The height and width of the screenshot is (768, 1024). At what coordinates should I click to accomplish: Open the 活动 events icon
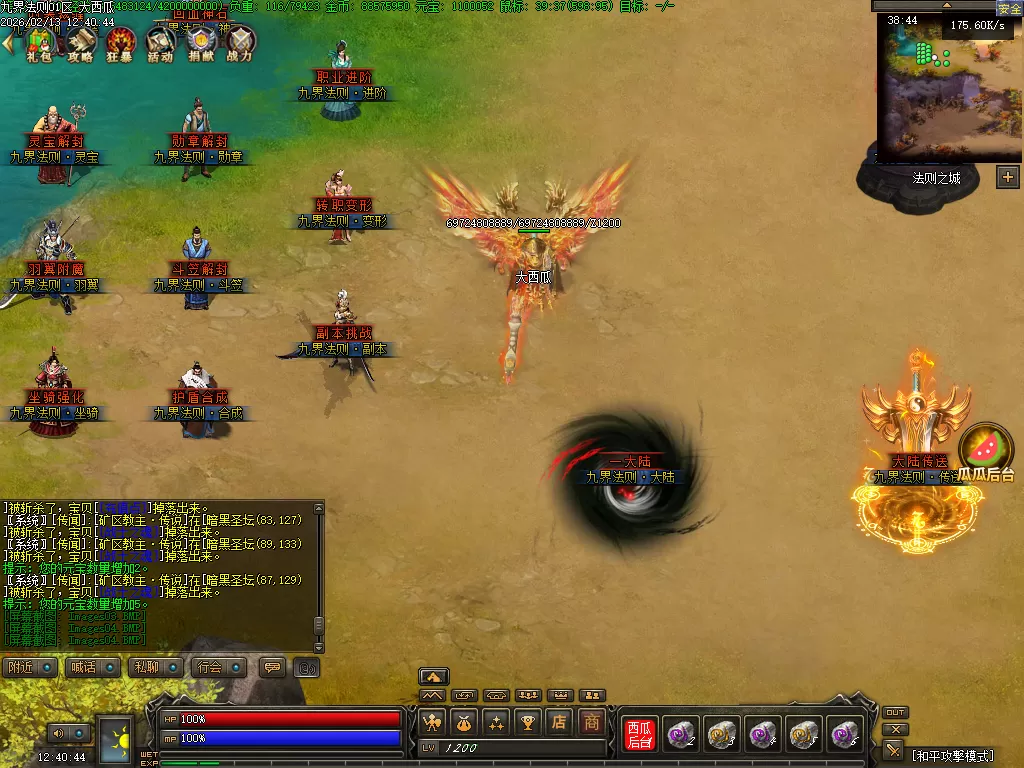pos(160,42)
